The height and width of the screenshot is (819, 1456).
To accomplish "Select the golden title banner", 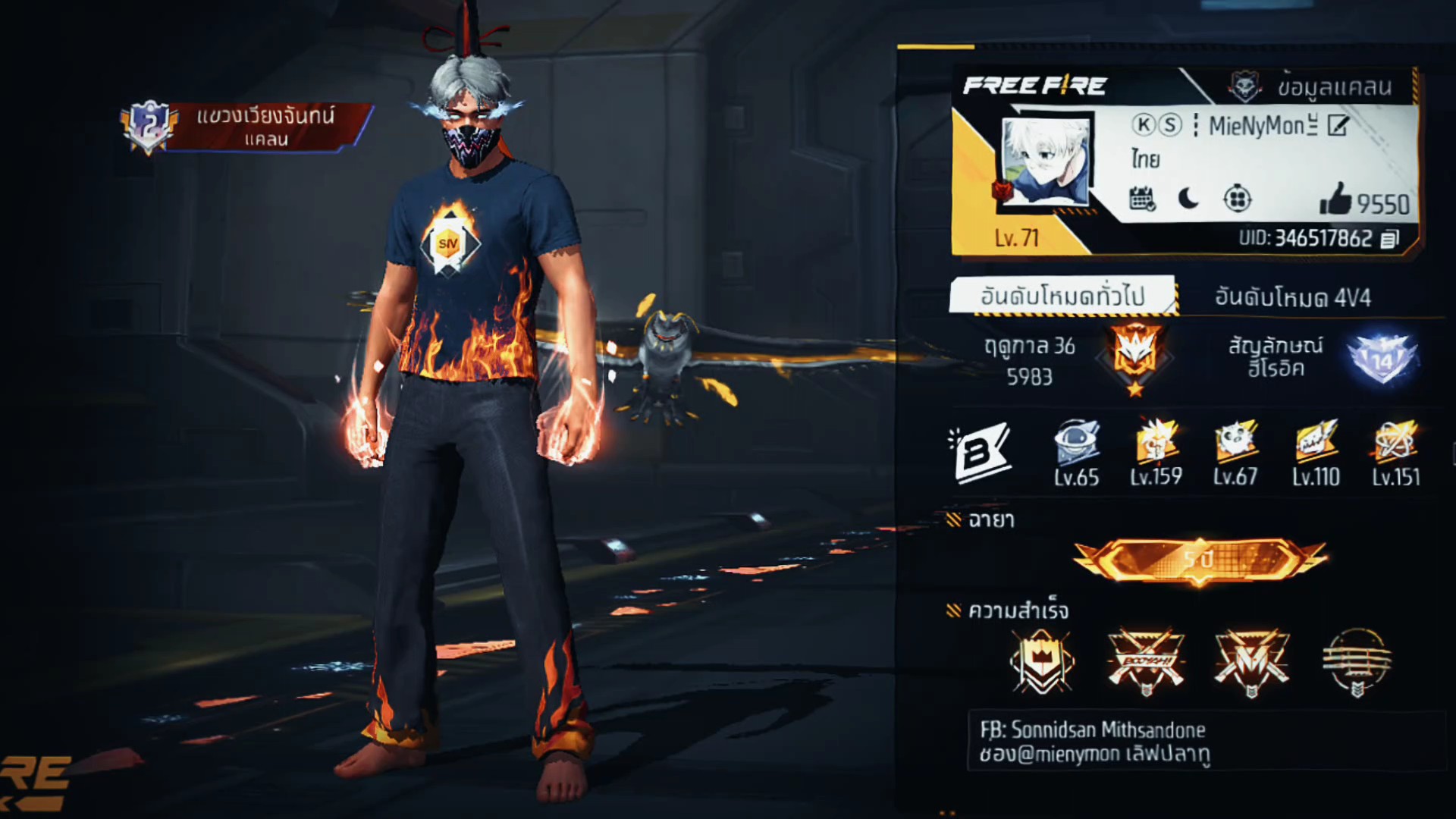I will (x=1199, y=560).
